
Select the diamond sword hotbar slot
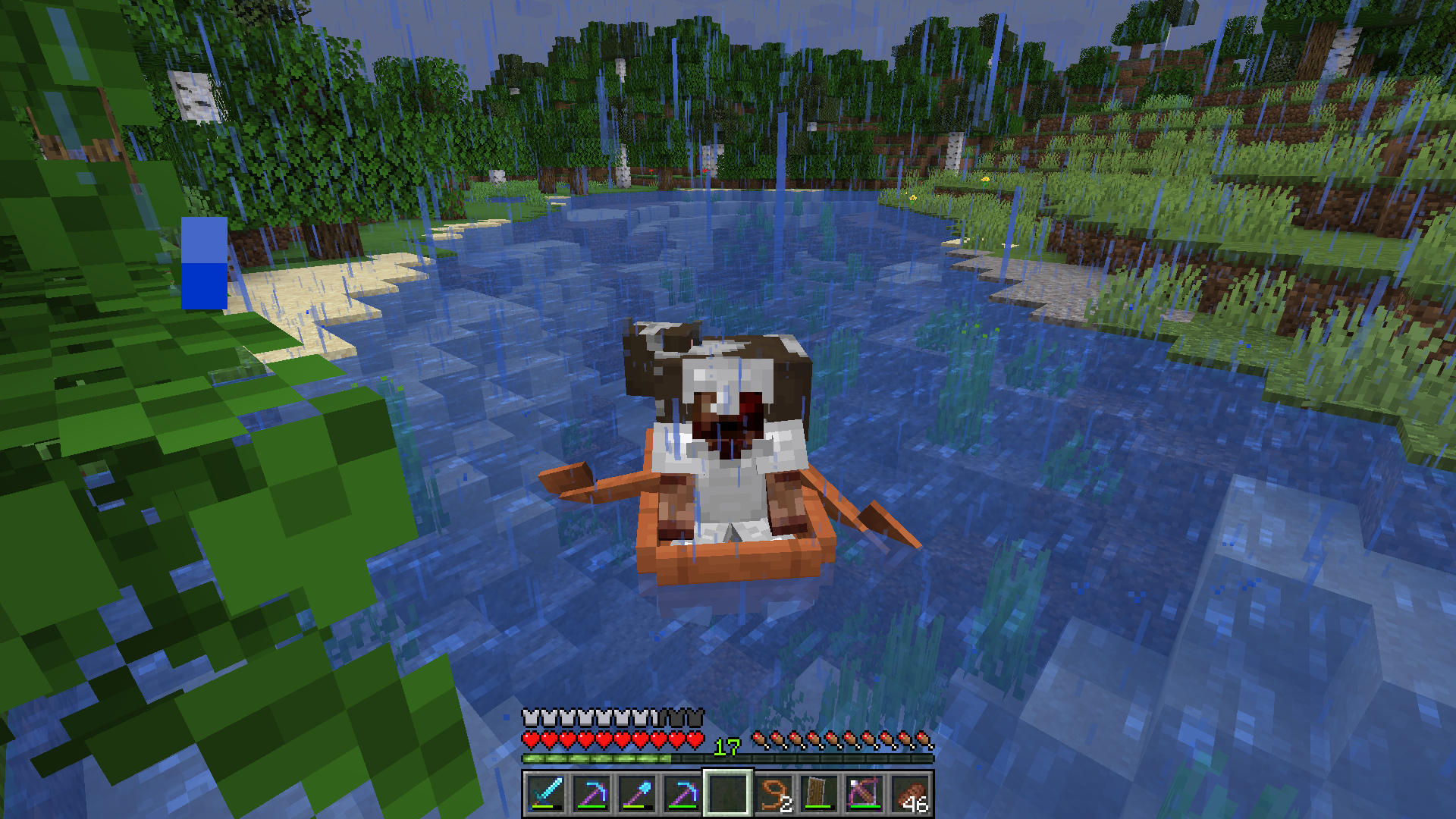pos(546,793)
